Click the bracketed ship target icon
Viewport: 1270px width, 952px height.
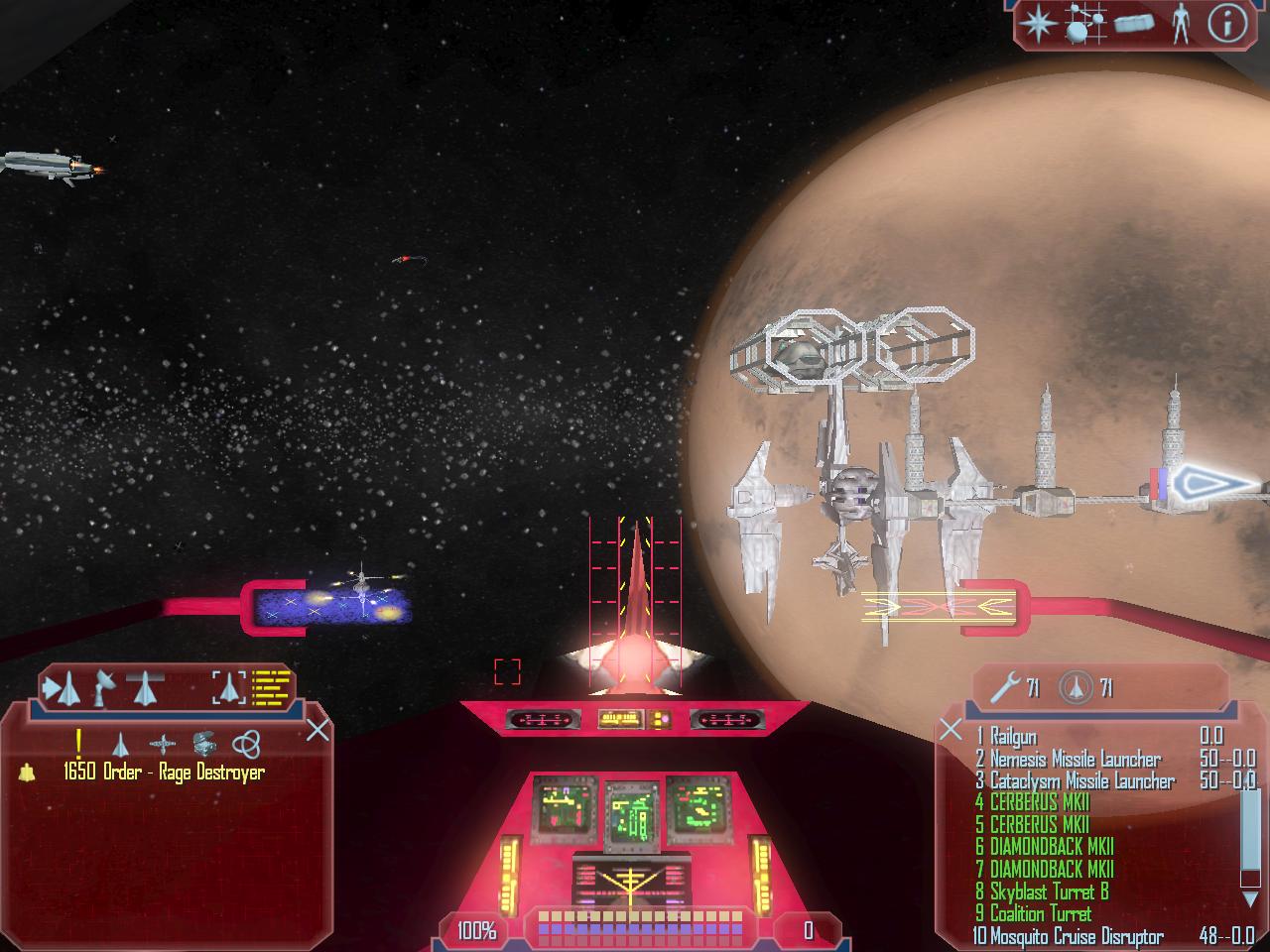228,686
